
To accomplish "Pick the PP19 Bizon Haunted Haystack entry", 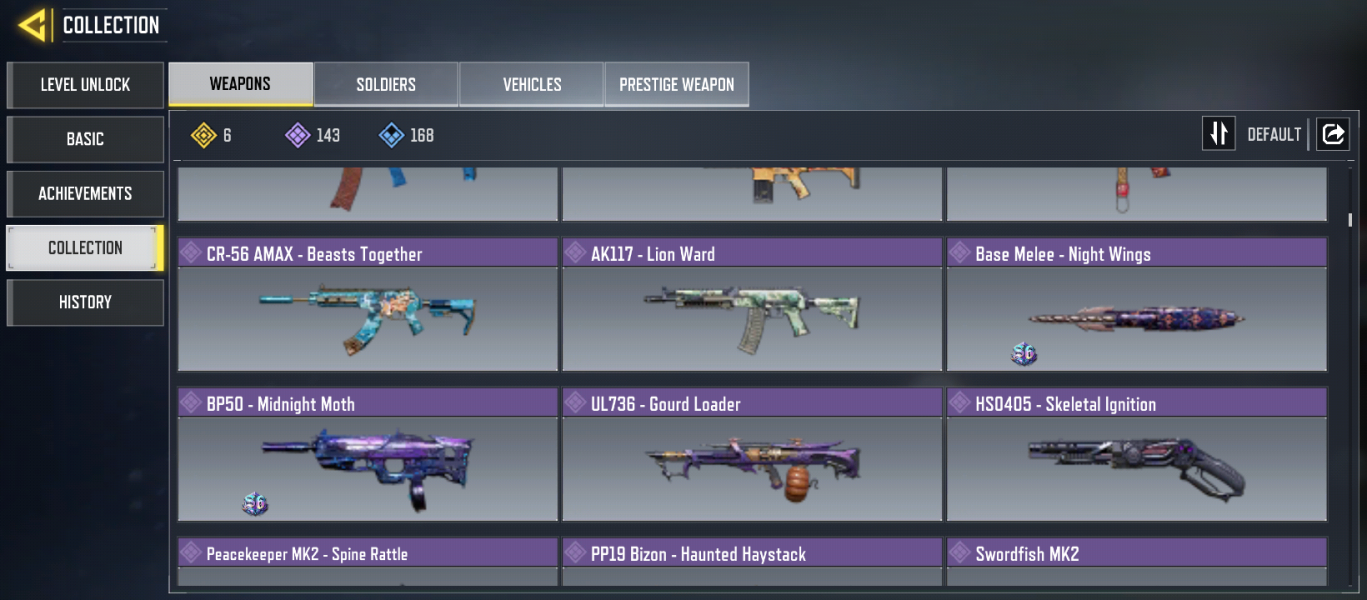I will pos(752,560).
